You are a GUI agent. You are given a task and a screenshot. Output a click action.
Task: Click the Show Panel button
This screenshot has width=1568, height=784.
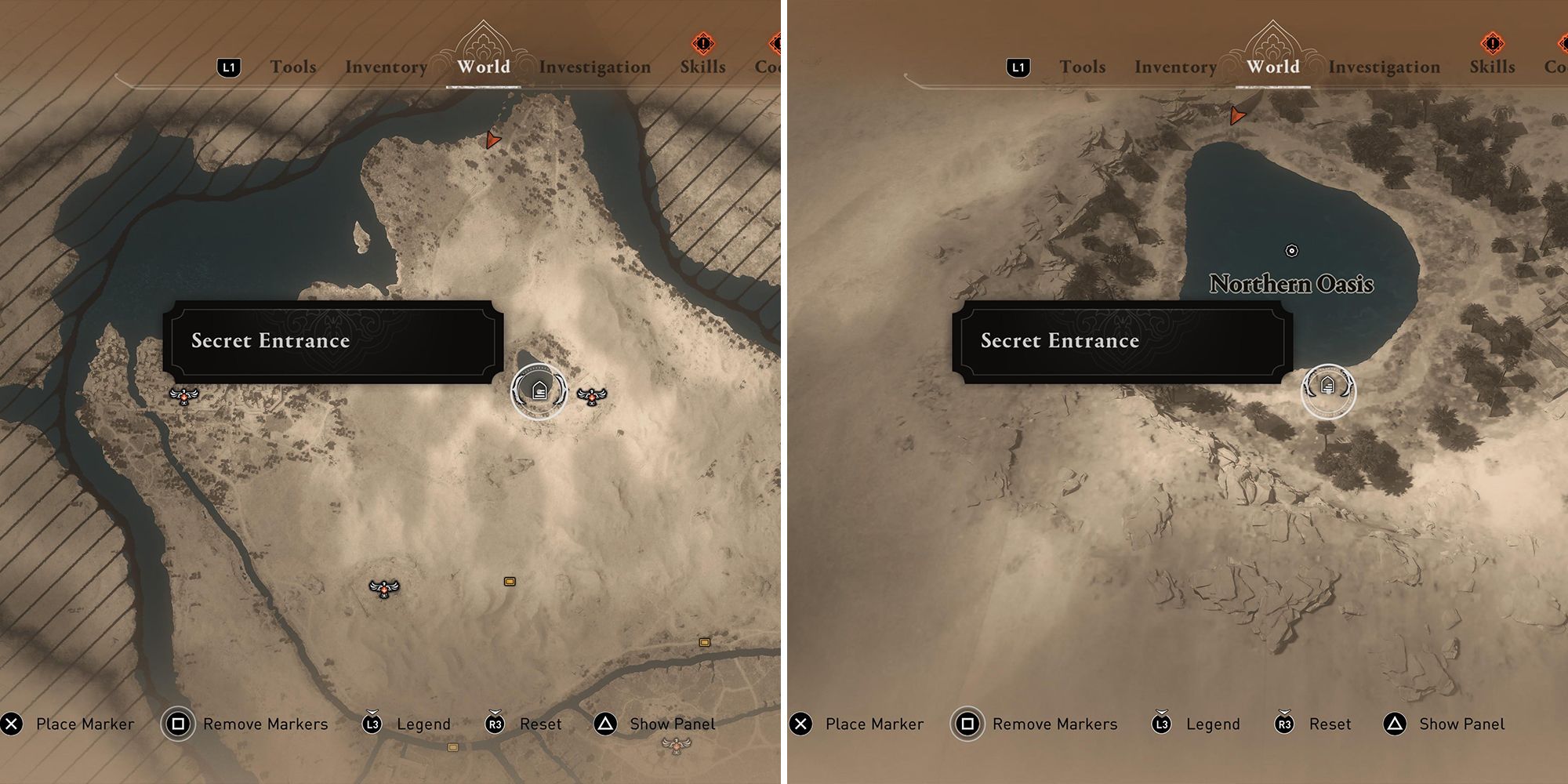(673, 724)
